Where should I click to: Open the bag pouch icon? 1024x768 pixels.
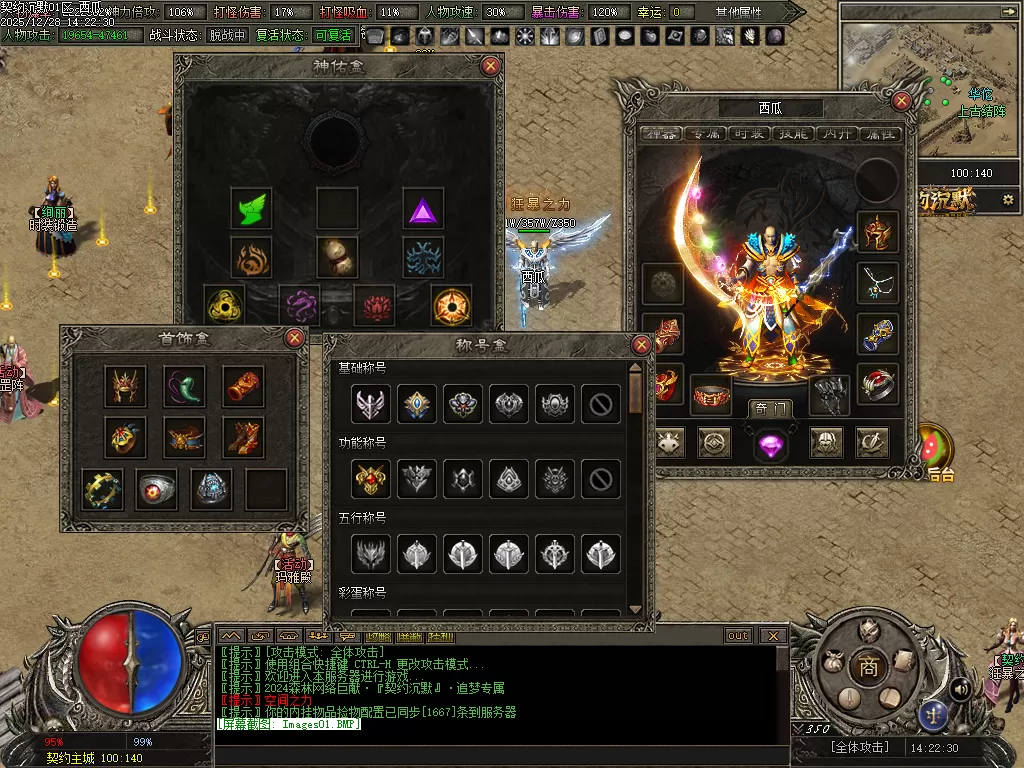[831, 661]
